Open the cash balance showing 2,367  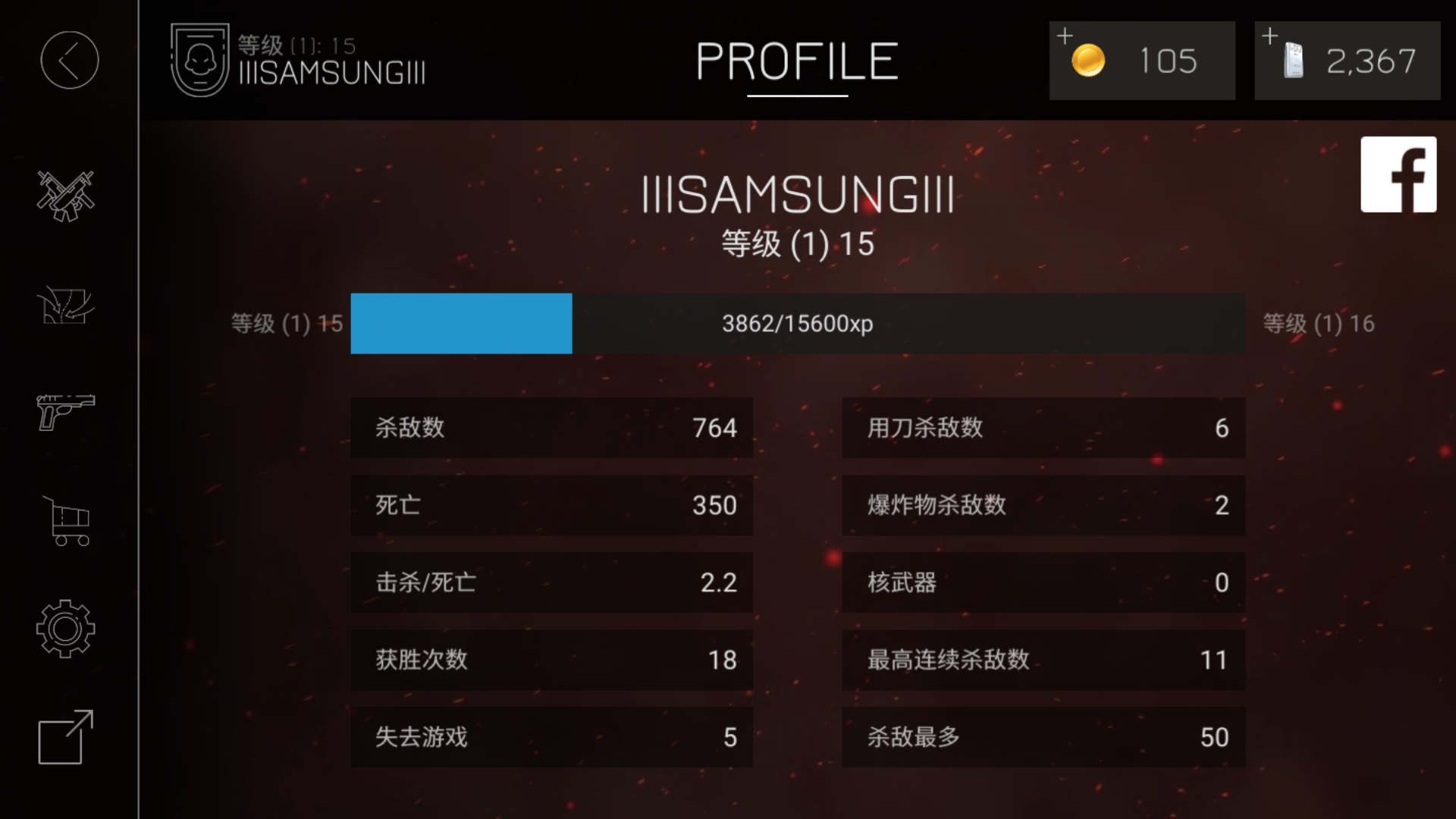coord(1347,61)
